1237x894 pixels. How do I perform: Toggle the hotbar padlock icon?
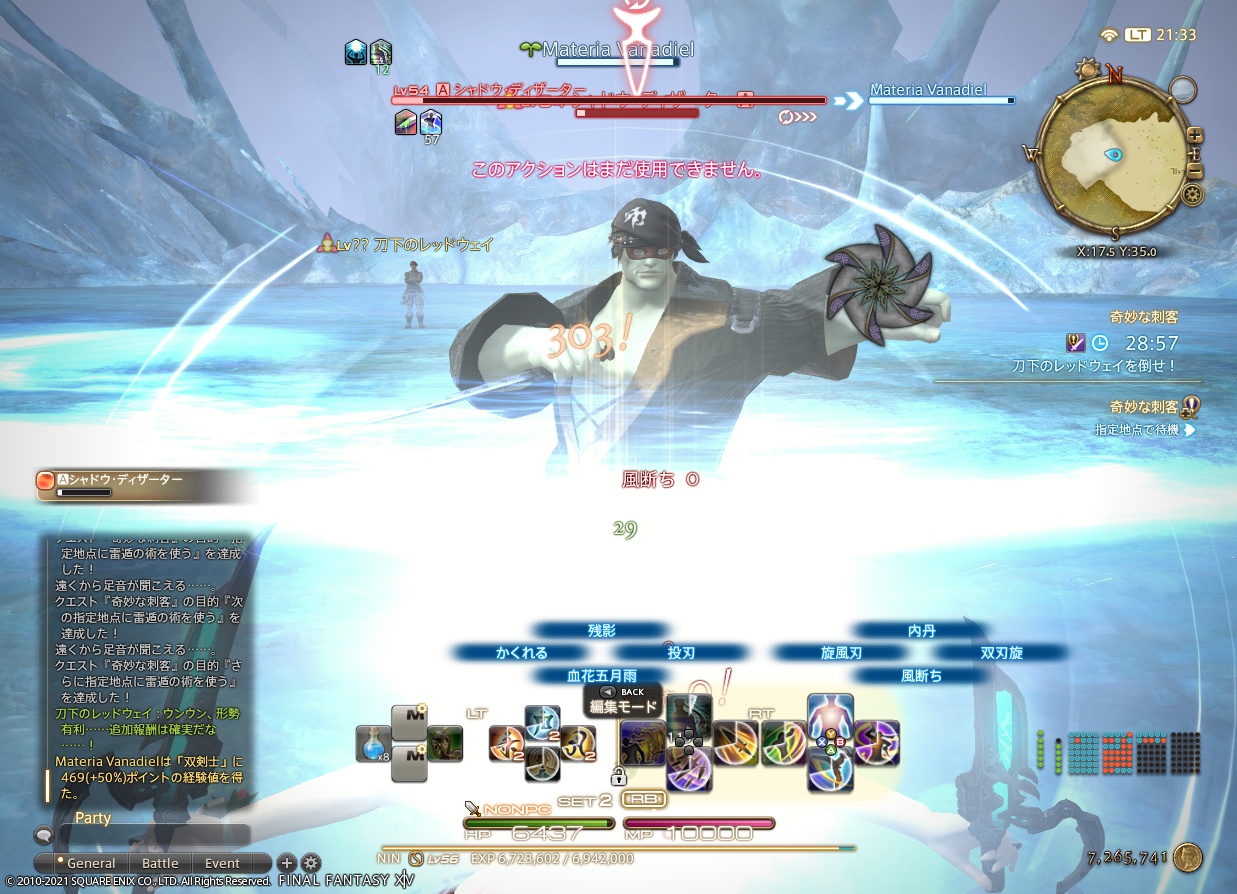(618, 776)
